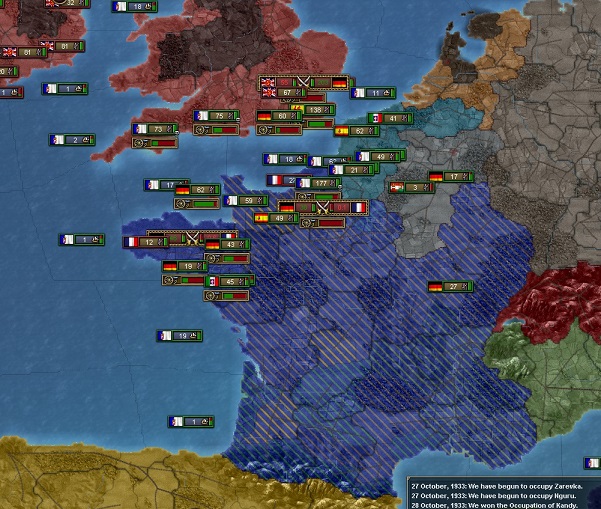This screenshot has height=509, width=601.
Task: Choose the fleet counter with 2 ships
Action: click(71, 140)
